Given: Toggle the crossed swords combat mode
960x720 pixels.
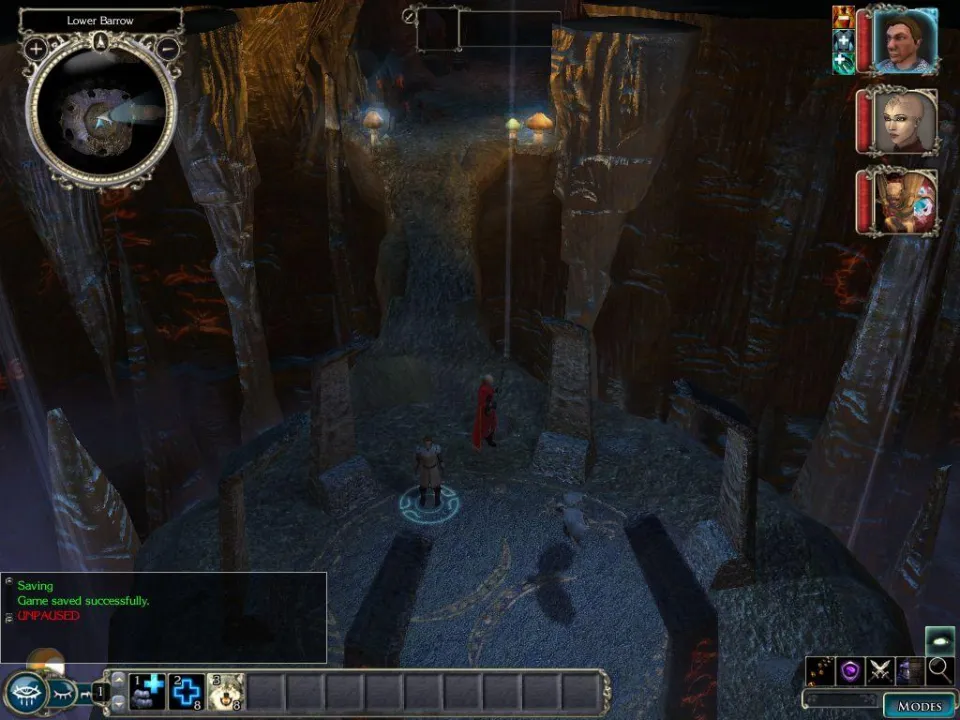Looking at the screenshot, I should [880, 670].
